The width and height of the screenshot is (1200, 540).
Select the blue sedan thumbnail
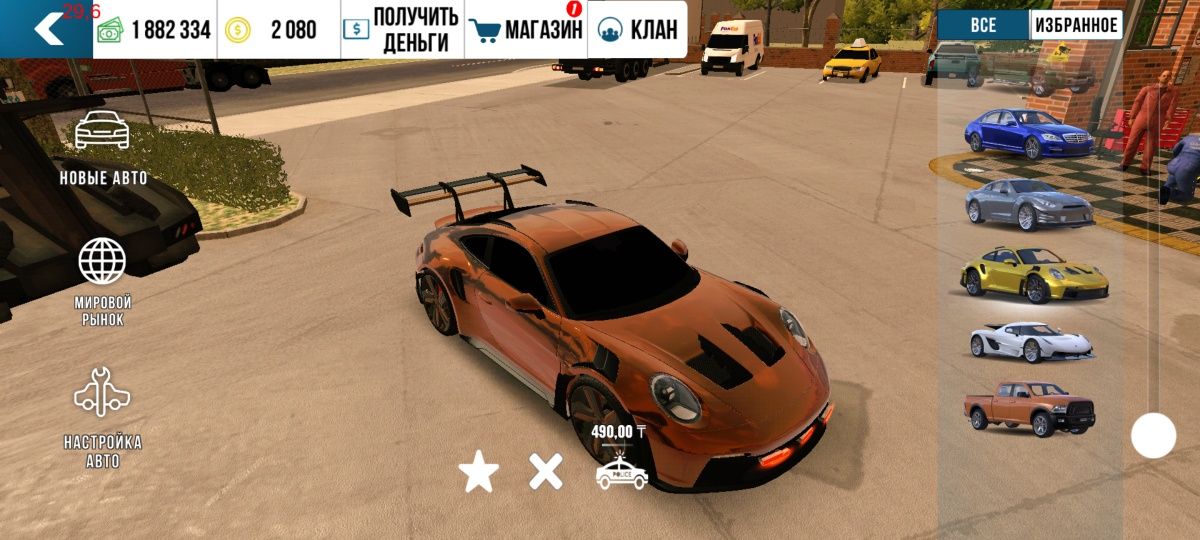coord(1028,132)
